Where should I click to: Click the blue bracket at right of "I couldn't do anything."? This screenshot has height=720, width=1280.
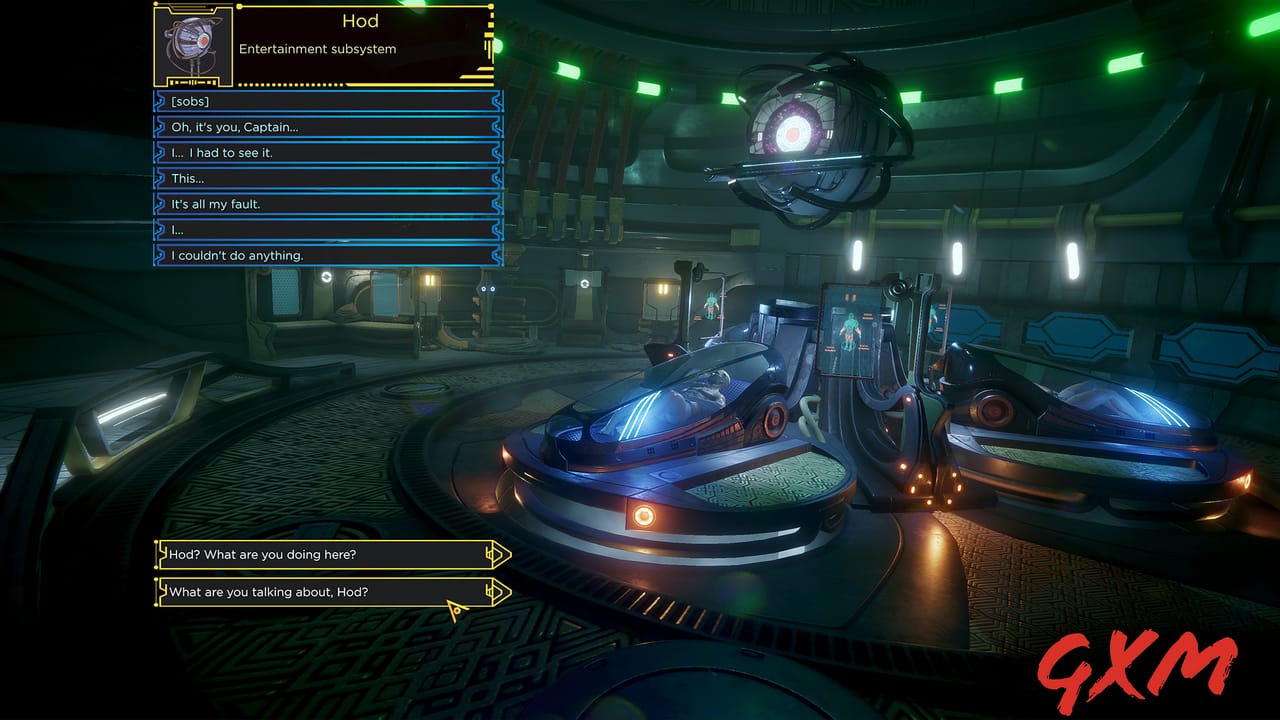point(497,255)
